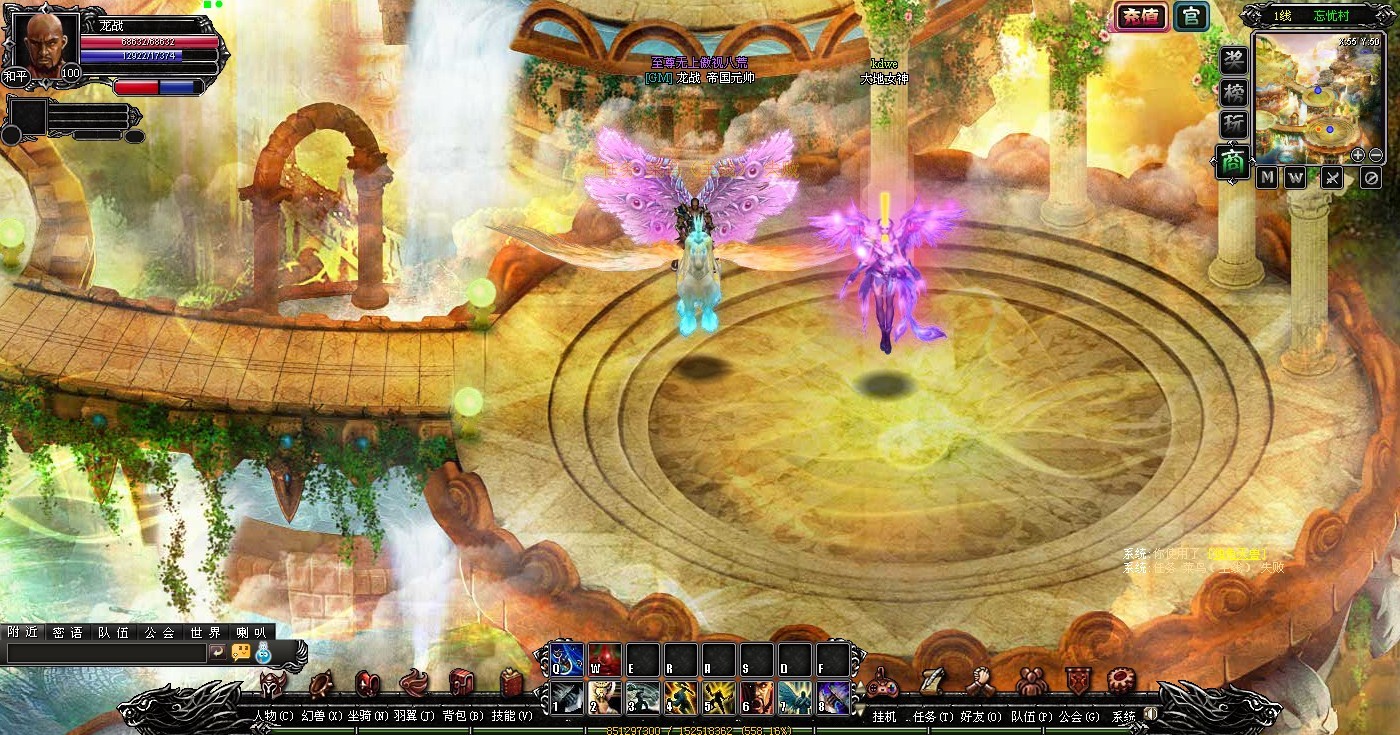Click the 官 official site button
Image resolution: width=1400 pixels, height=735 pixels.
click(1190, 16)
